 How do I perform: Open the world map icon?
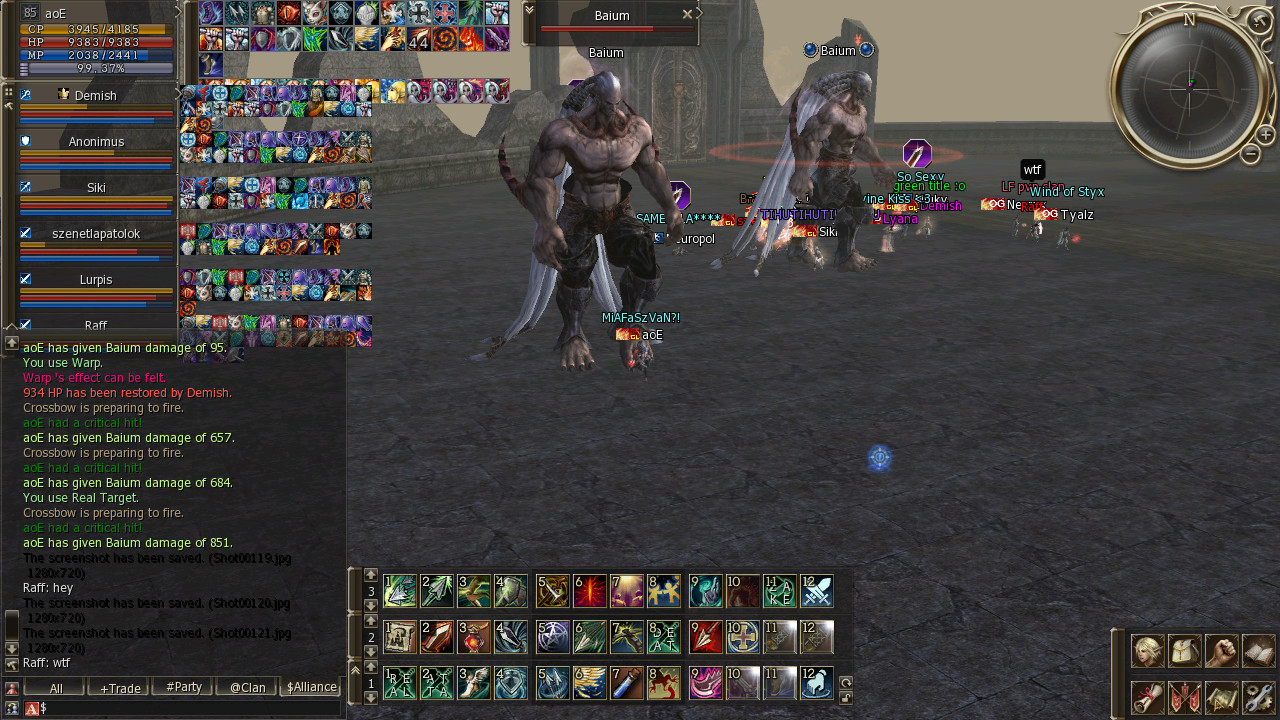[x=1222, y=697]
